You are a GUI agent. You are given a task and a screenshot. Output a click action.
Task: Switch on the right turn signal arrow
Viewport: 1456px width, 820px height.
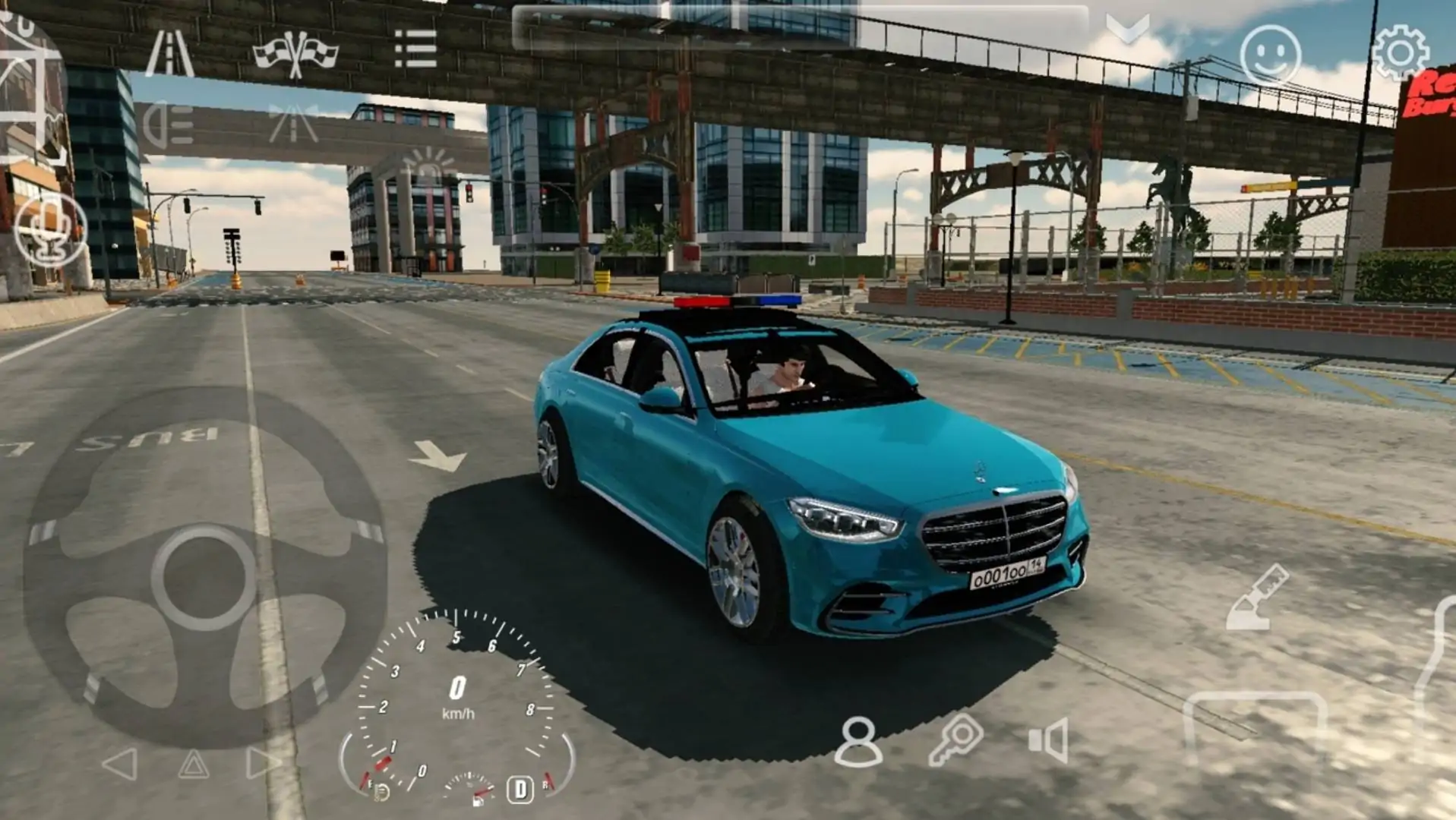(x=262, y=764)
